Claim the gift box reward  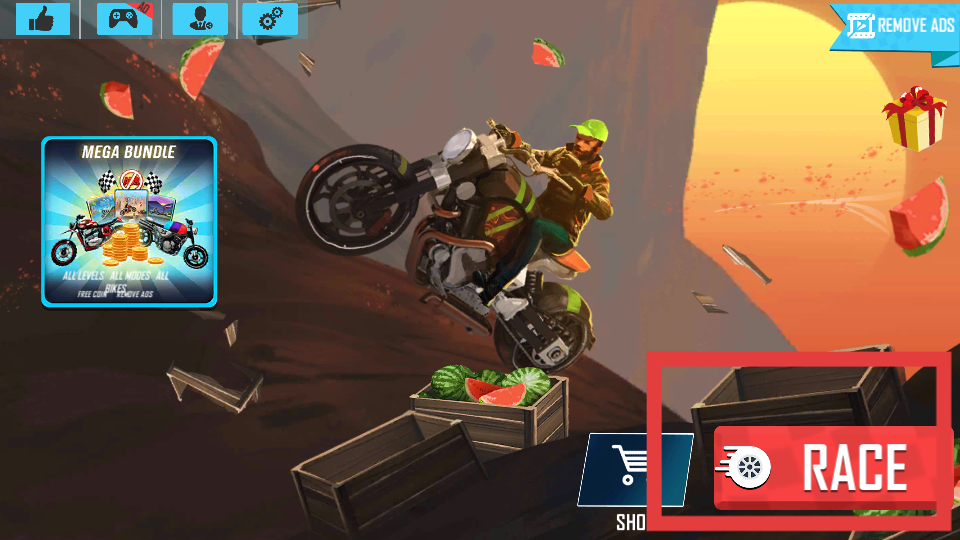[x=913, y=117]
